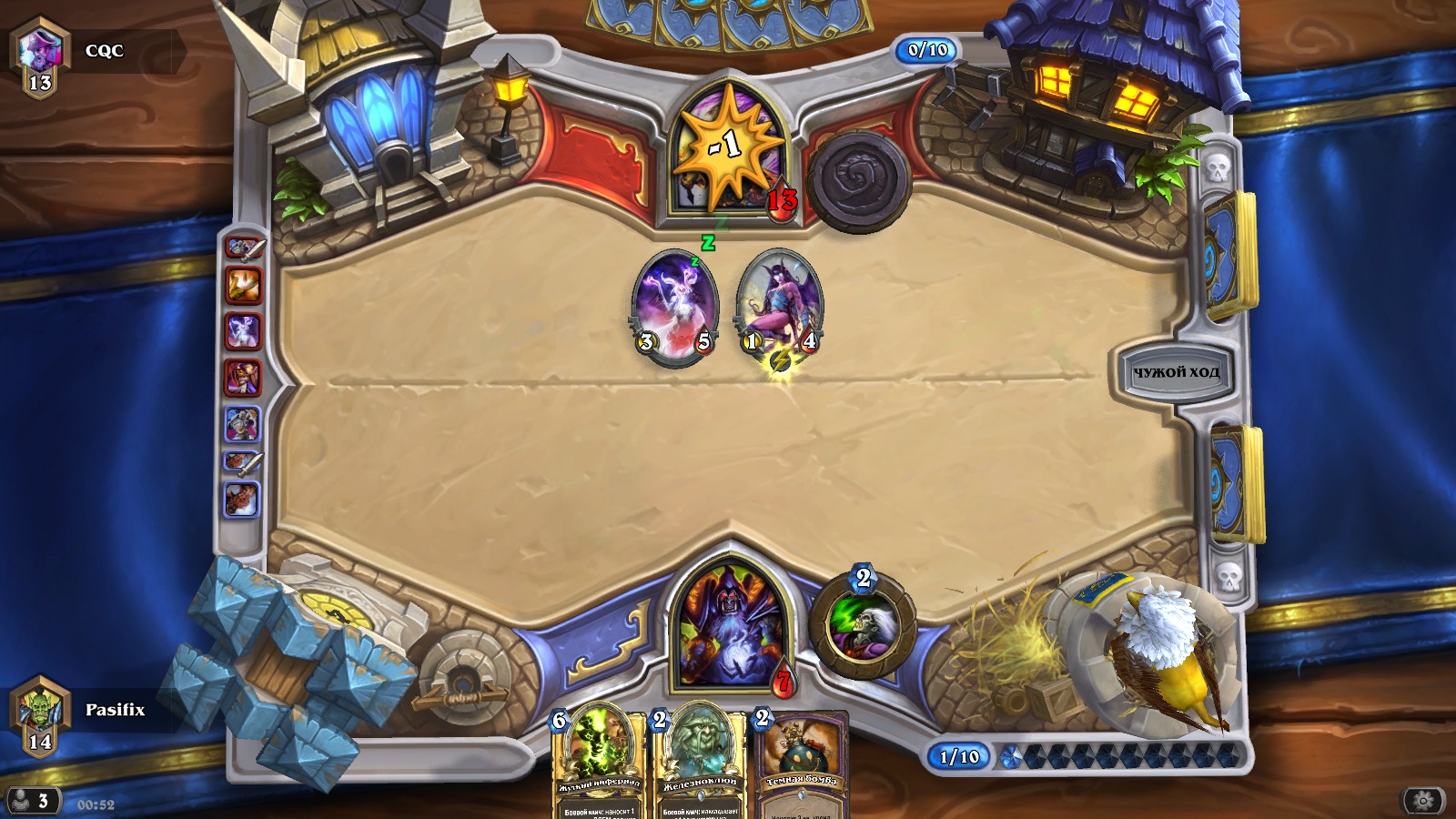The image size is (1456, 819).
Task: View the red-outlined hooded character history tile
Action: click(x=243, y=378)
